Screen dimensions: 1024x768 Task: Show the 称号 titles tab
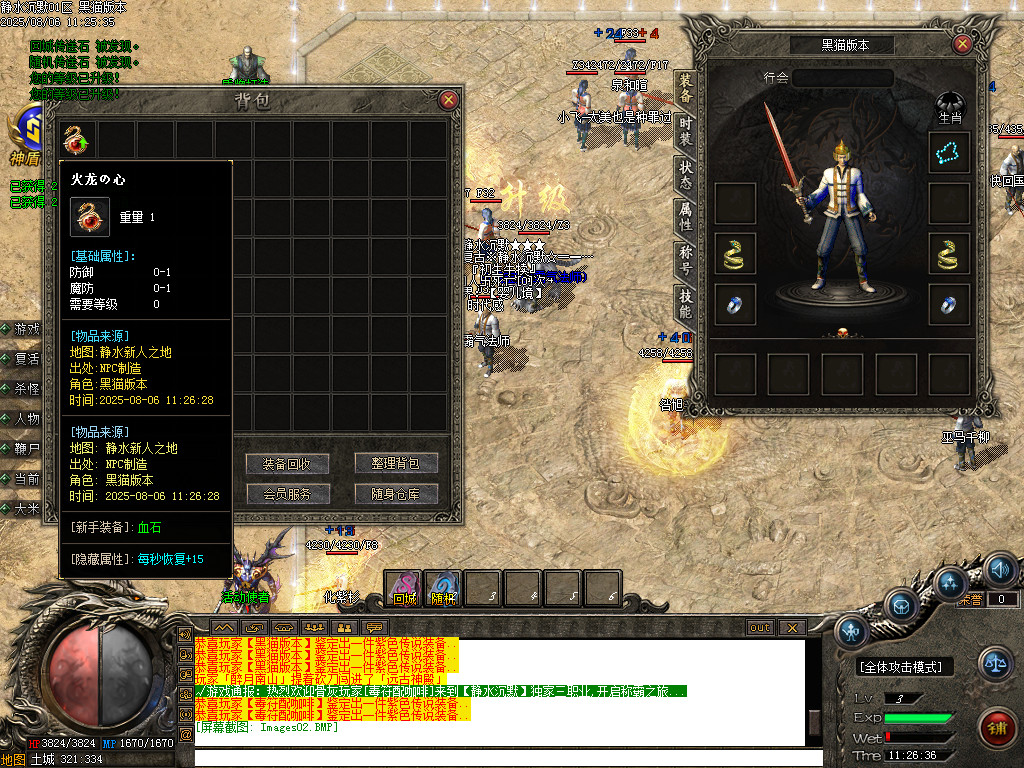(x=686, y=258)
